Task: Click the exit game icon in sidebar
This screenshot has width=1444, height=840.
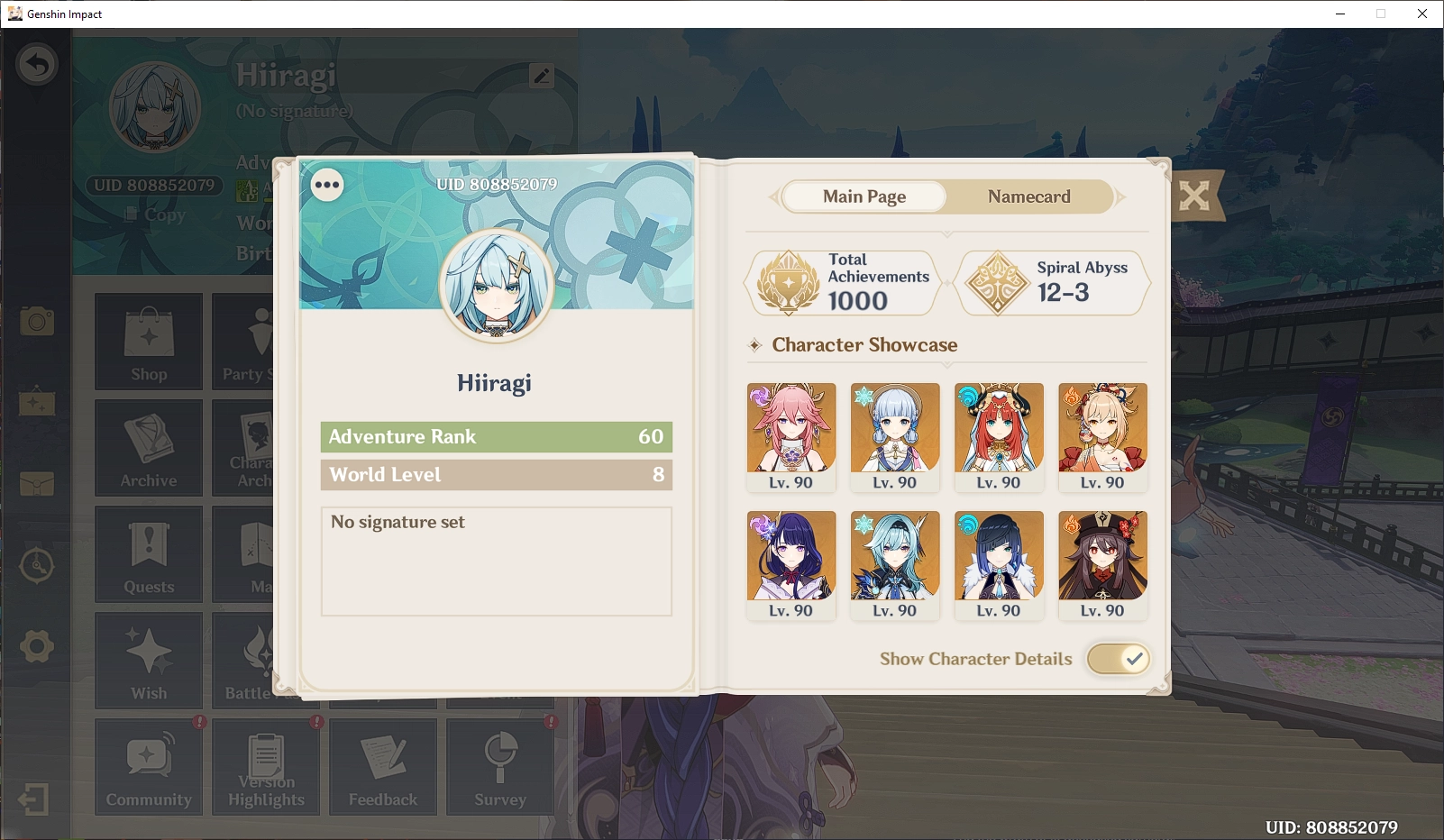Action: (36, 797)
